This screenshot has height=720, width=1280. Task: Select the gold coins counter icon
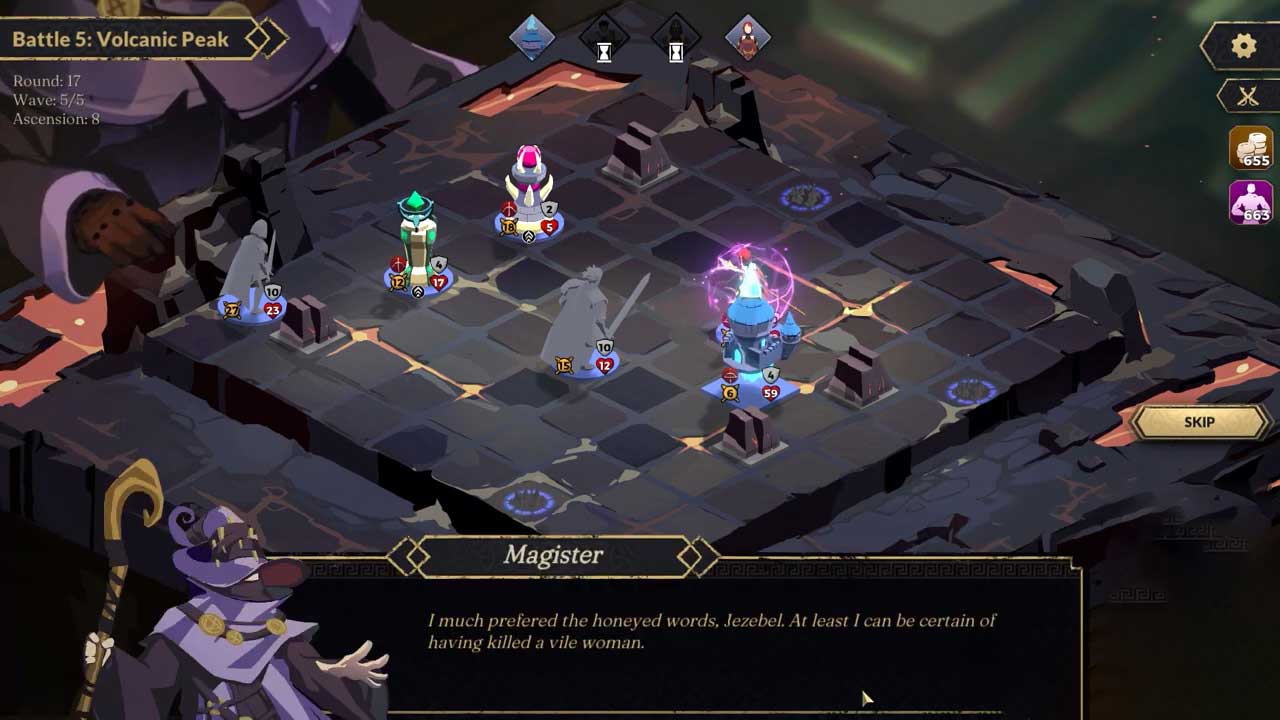(x=1250, y=148)
